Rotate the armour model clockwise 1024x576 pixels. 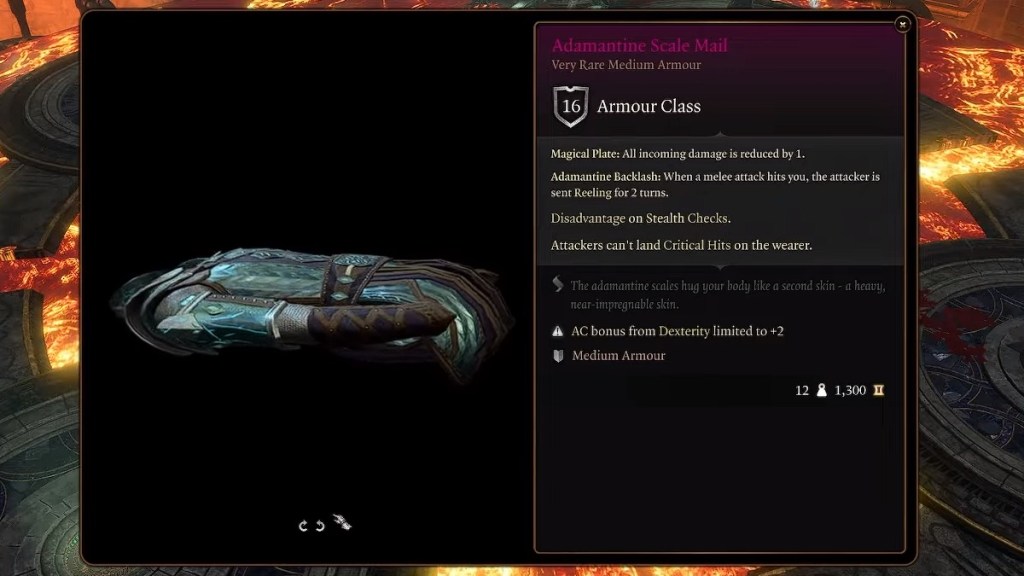pos(303,525)
